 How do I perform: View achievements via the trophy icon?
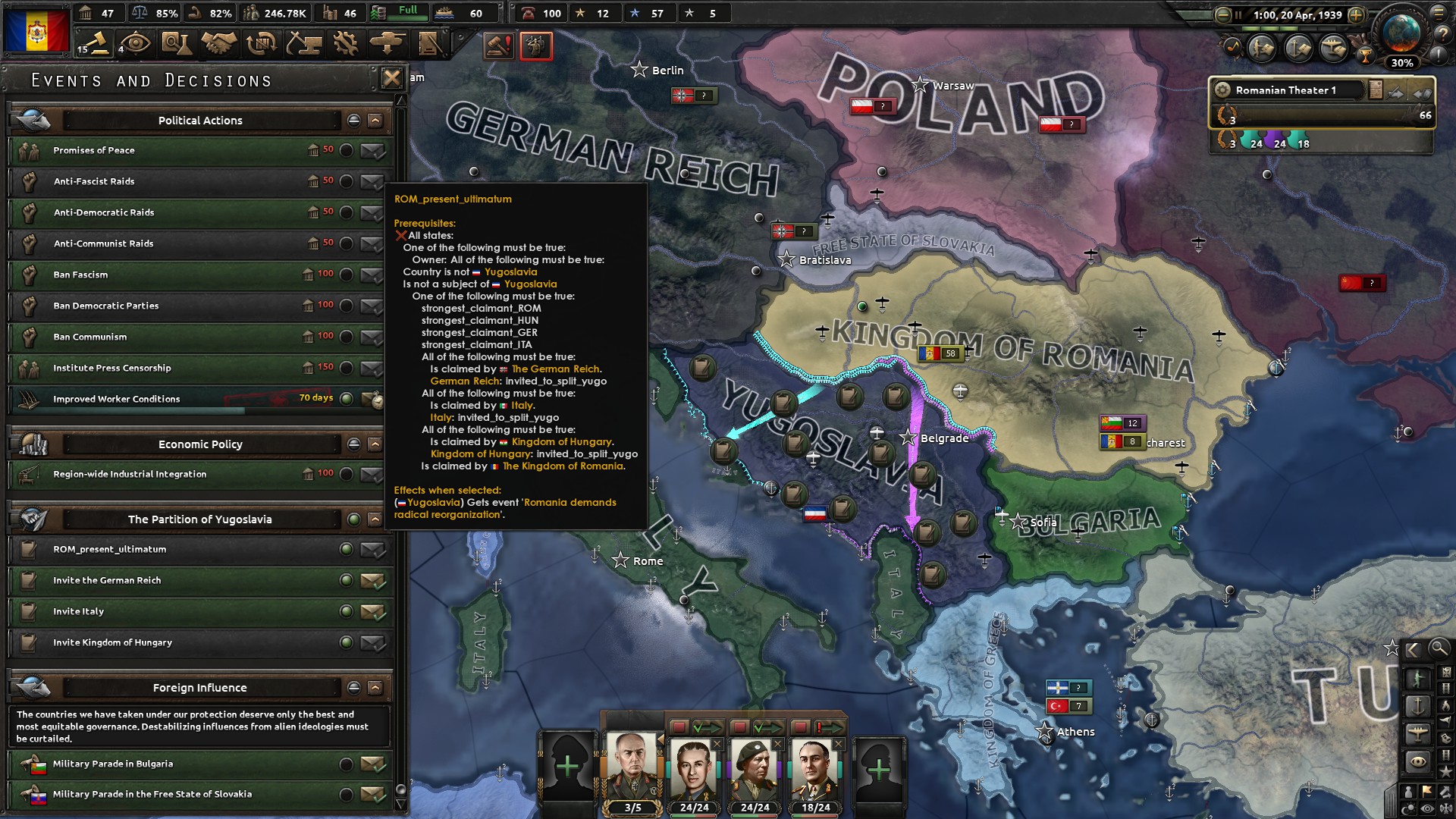[x=1365, y=54]
